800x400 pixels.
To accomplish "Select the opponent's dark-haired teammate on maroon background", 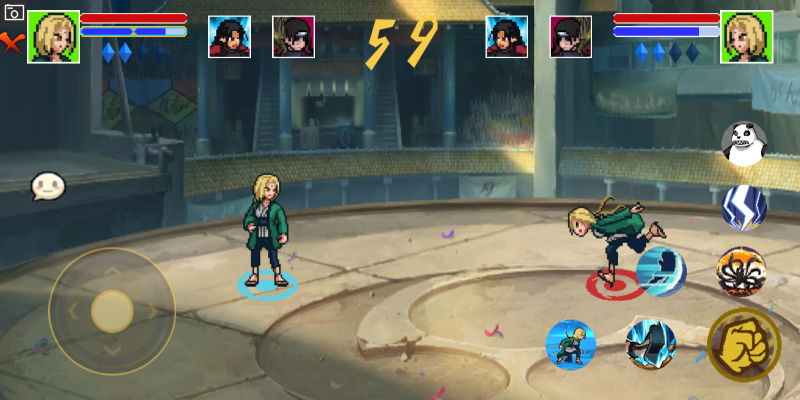I will tap(570, 37).
